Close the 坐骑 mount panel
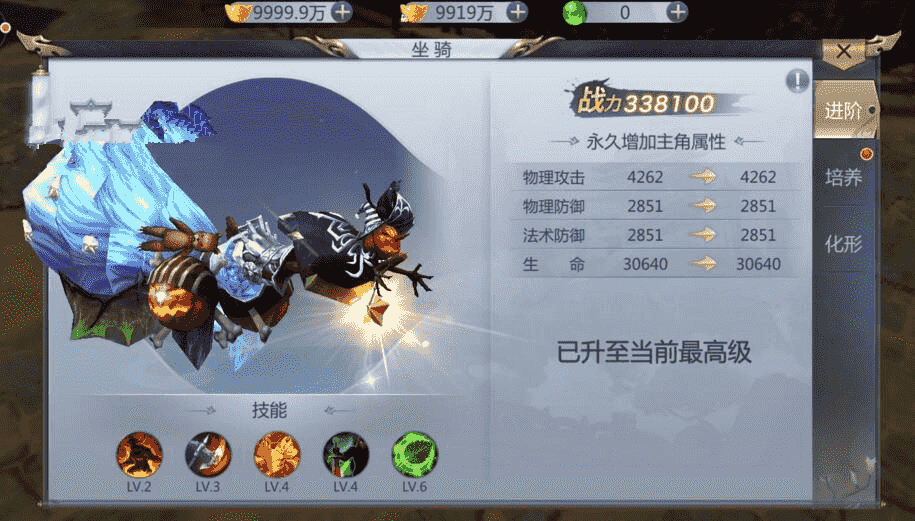Image resolution: width=915 pixels, height=521 pixels. [x=844, y=50]
